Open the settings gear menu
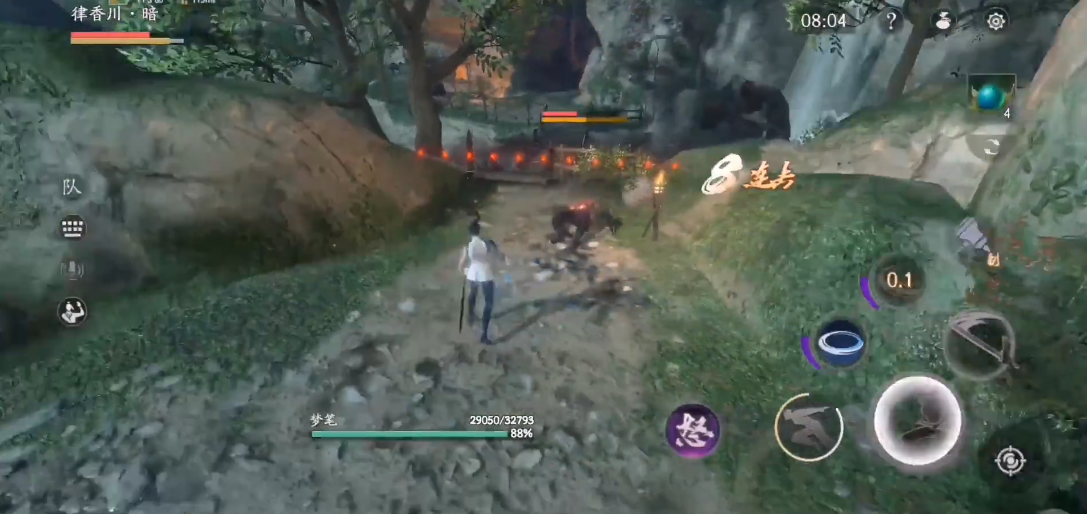 click(x=996, y=20)
